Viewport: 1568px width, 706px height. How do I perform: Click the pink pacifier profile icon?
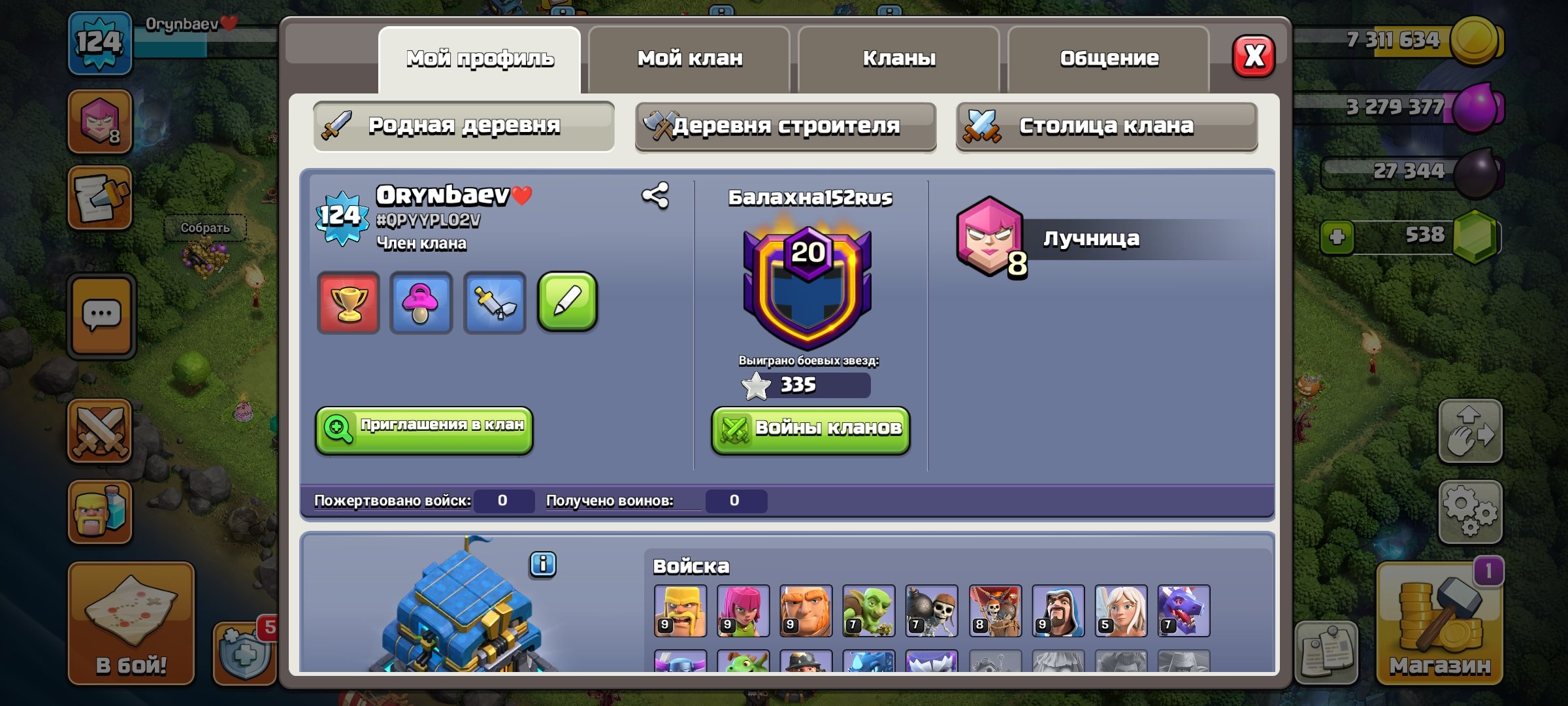(421, 303)
